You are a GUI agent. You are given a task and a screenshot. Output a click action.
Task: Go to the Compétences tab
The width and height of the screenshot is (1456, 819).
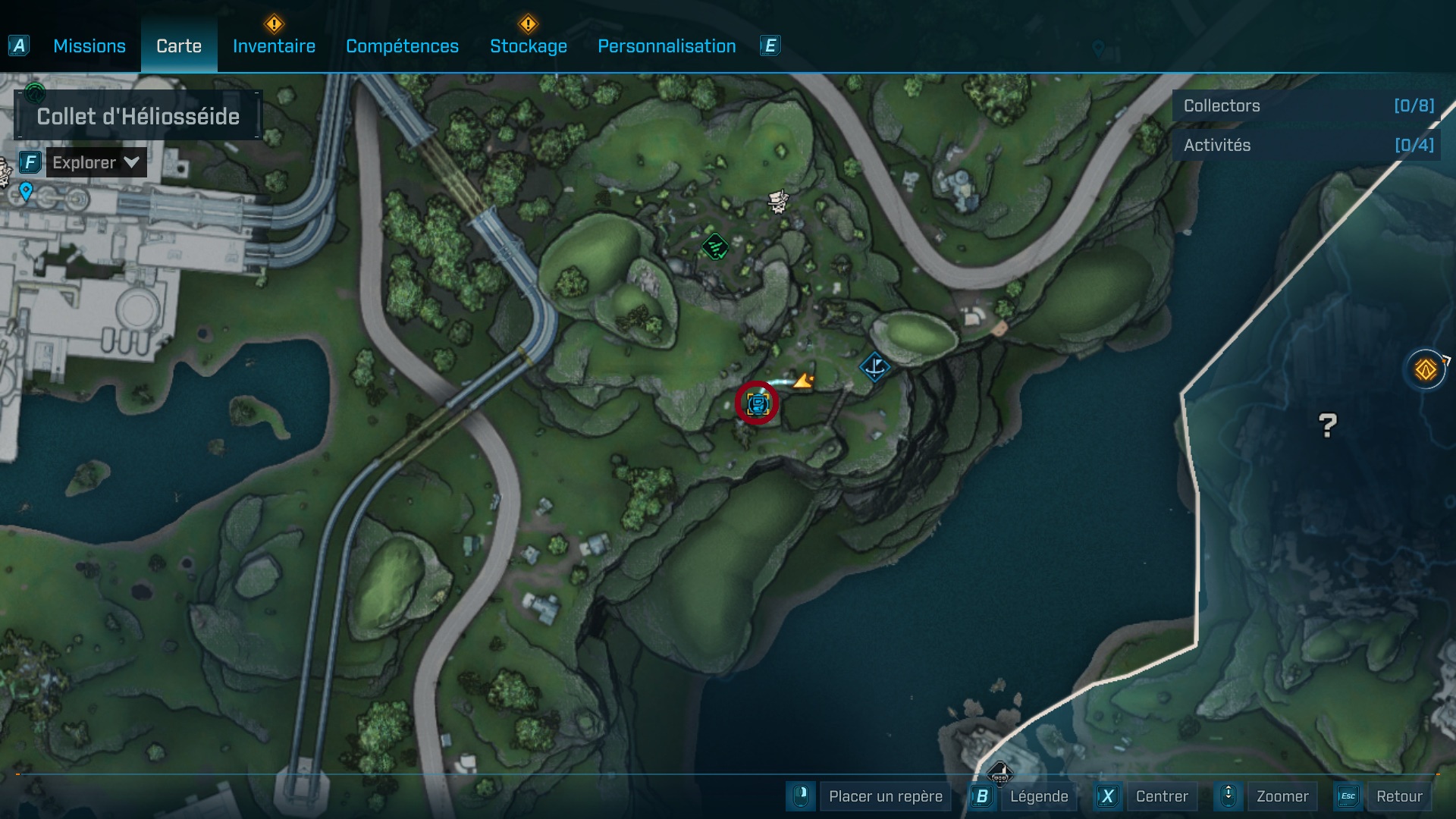coord(402,46)
